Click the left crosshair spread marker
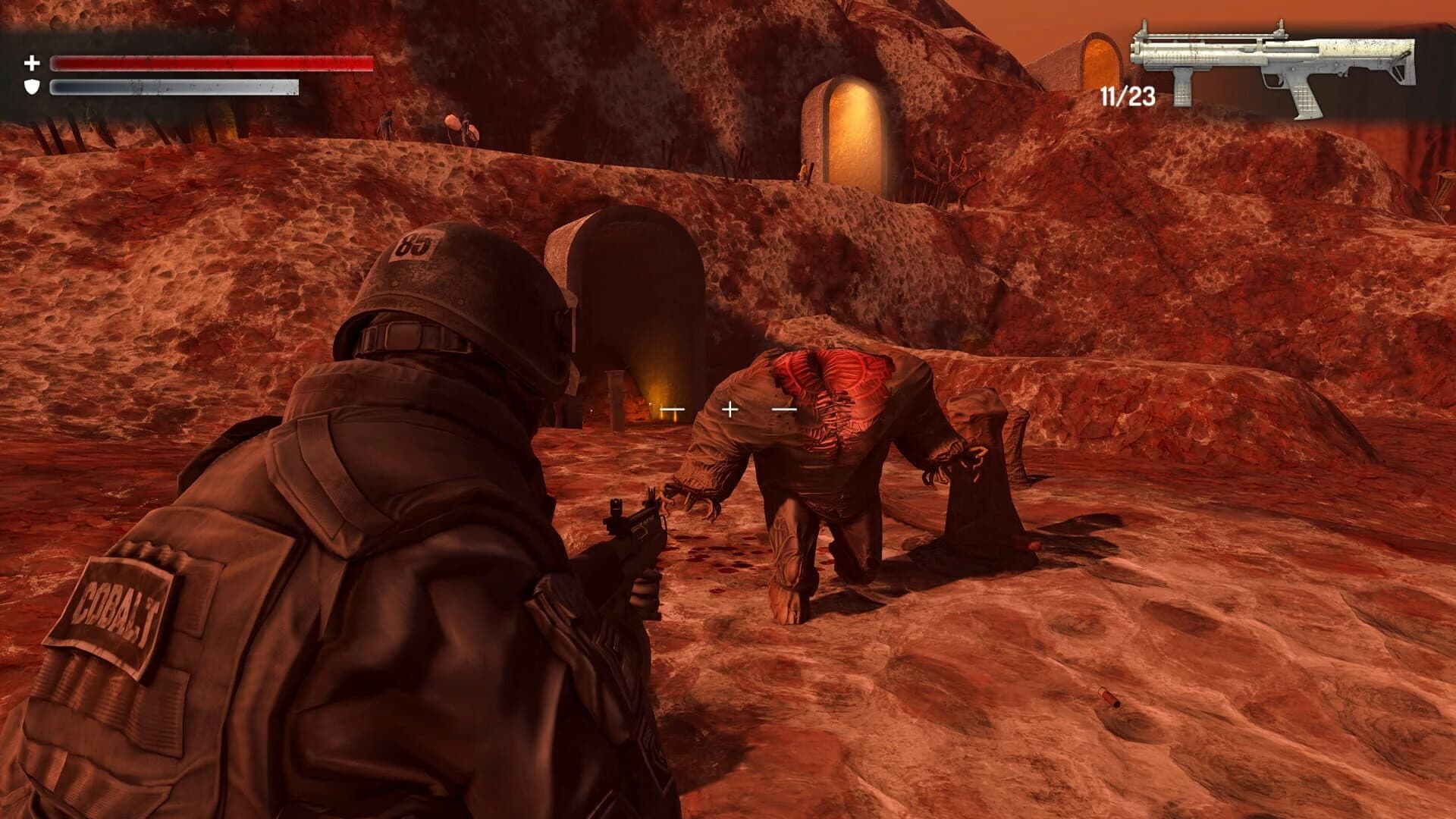The width and height of the screenshot is (1456, 819). [671, 408]
